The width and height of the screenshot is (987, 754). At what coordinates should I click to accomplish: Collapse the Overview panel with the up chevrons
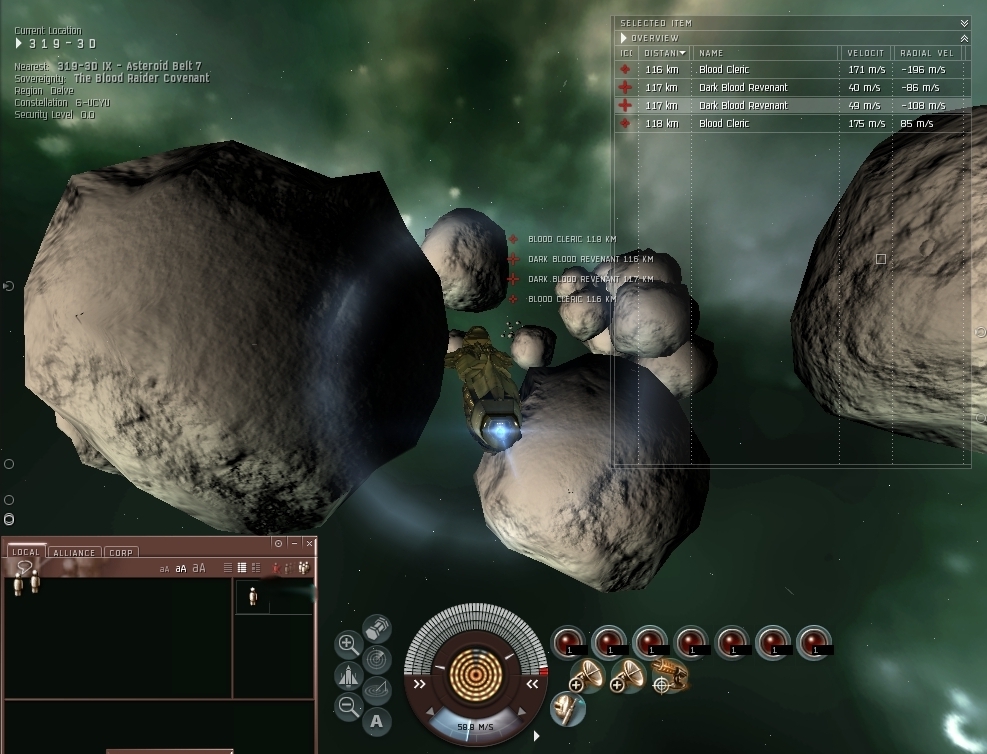coord(964,38)
